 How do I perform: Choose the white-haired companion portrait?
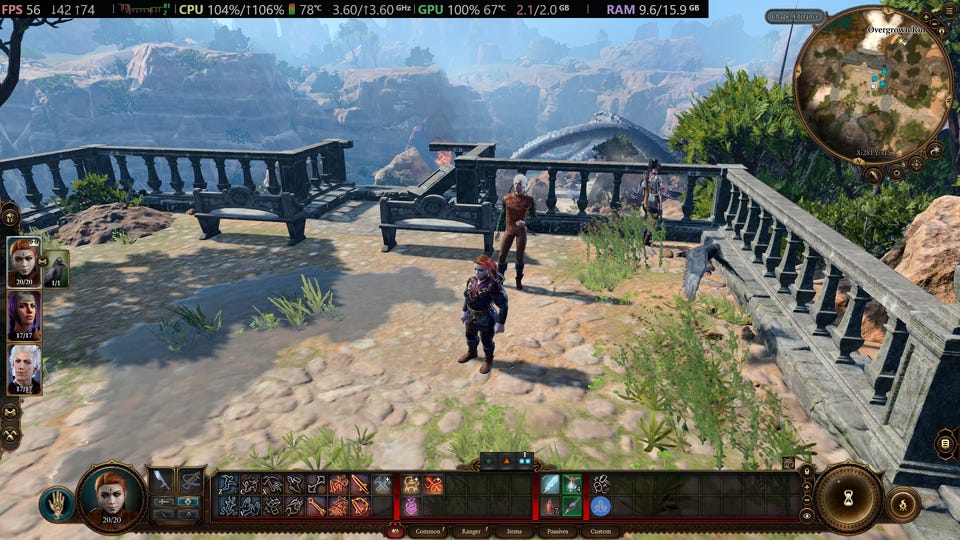point(24,369)
